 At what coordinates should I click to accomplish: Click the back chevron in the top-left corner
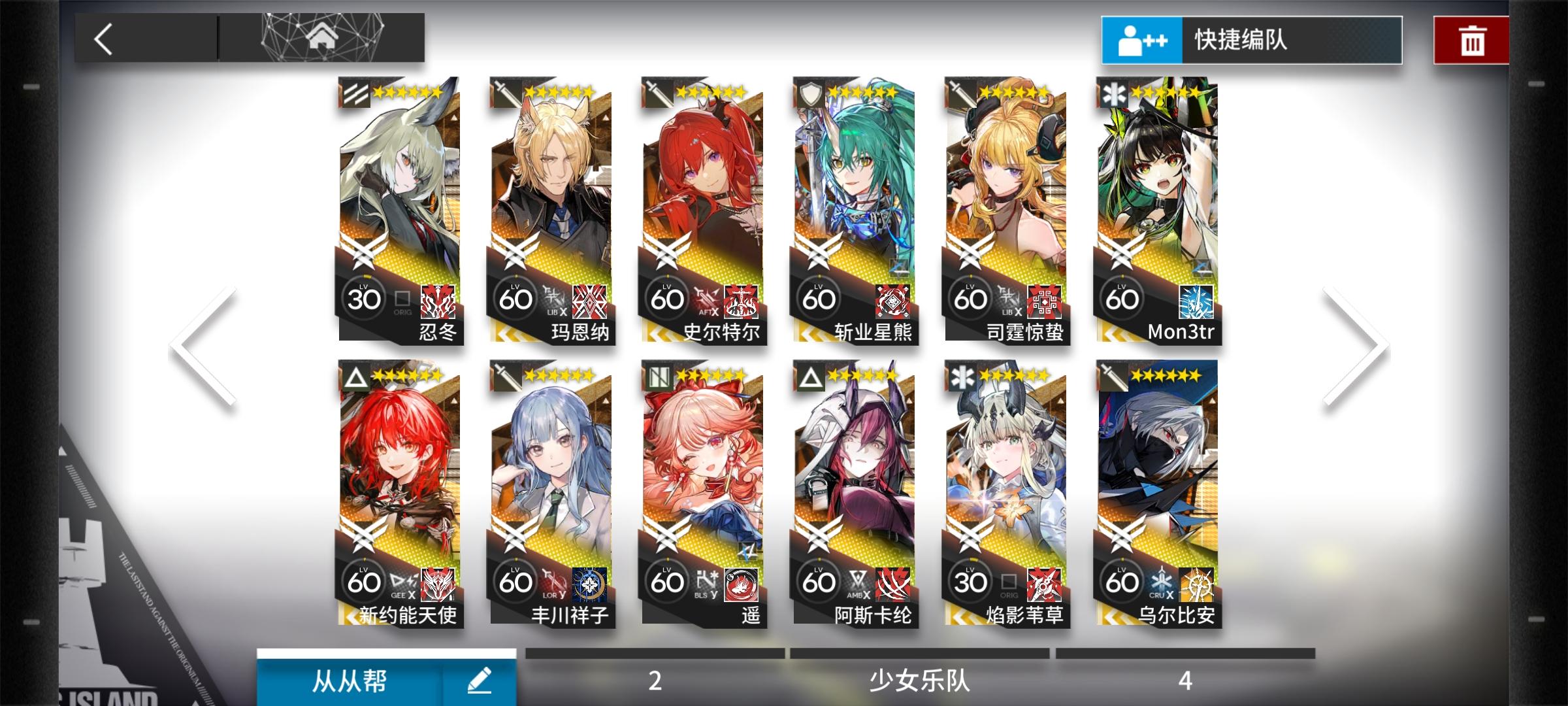[x=103, y=39]
